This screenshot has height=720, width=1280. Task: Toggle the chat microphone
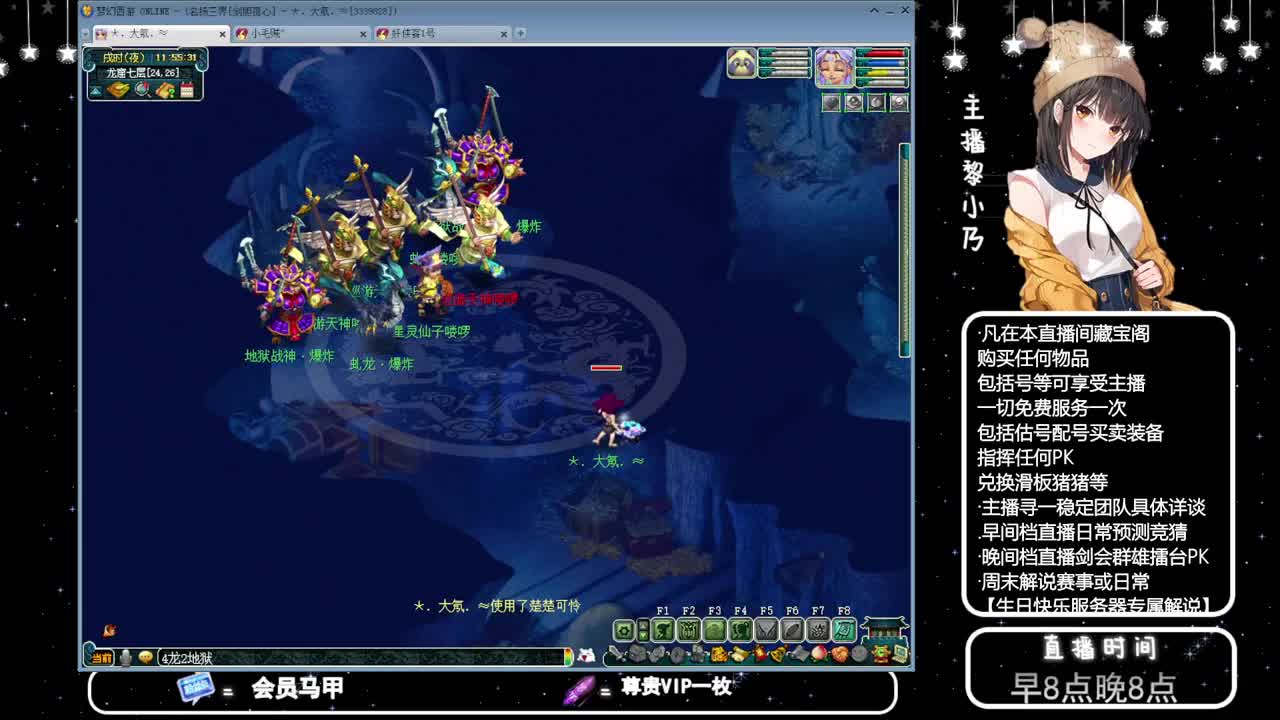click(126, 656)
